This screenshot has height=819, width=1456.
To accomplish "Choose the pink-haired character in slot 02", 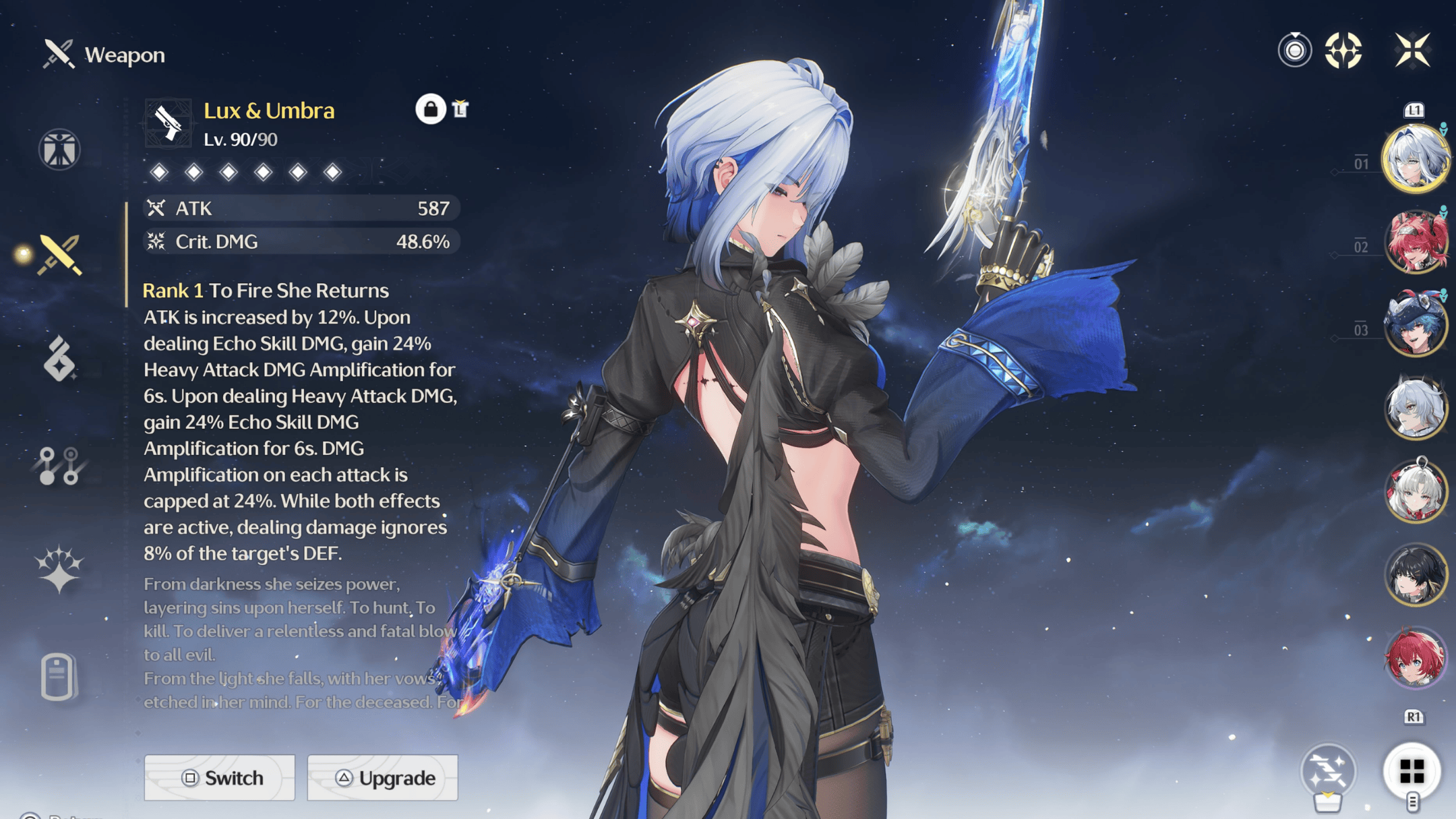I will coord(1415,243).
